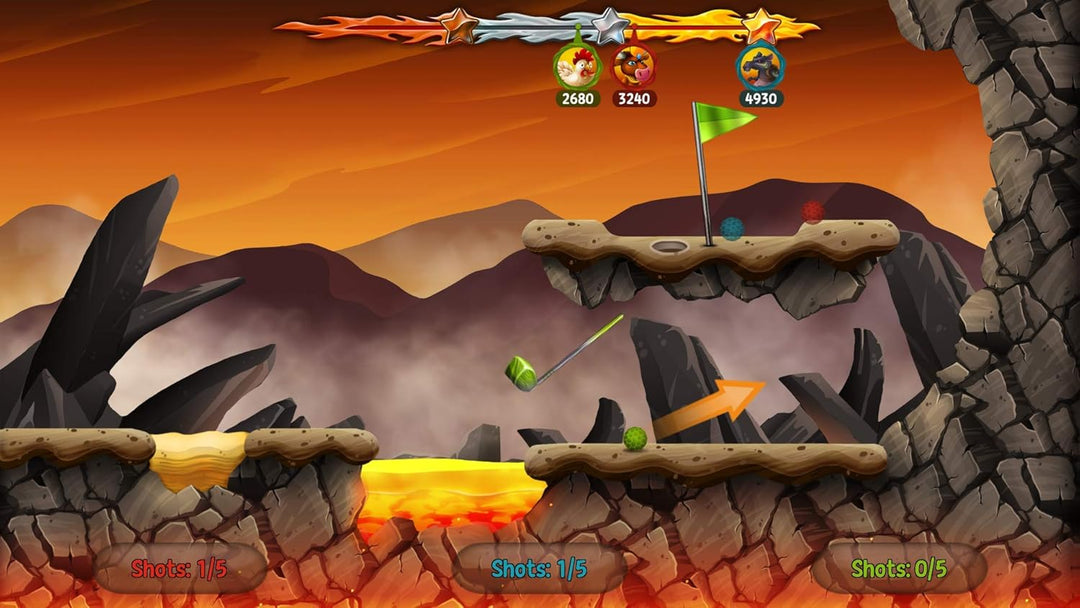Select the dark dragon player avatar
The height and width of the screenshot is (608, 1080).
pyautogui.click(x=761, y=67)
